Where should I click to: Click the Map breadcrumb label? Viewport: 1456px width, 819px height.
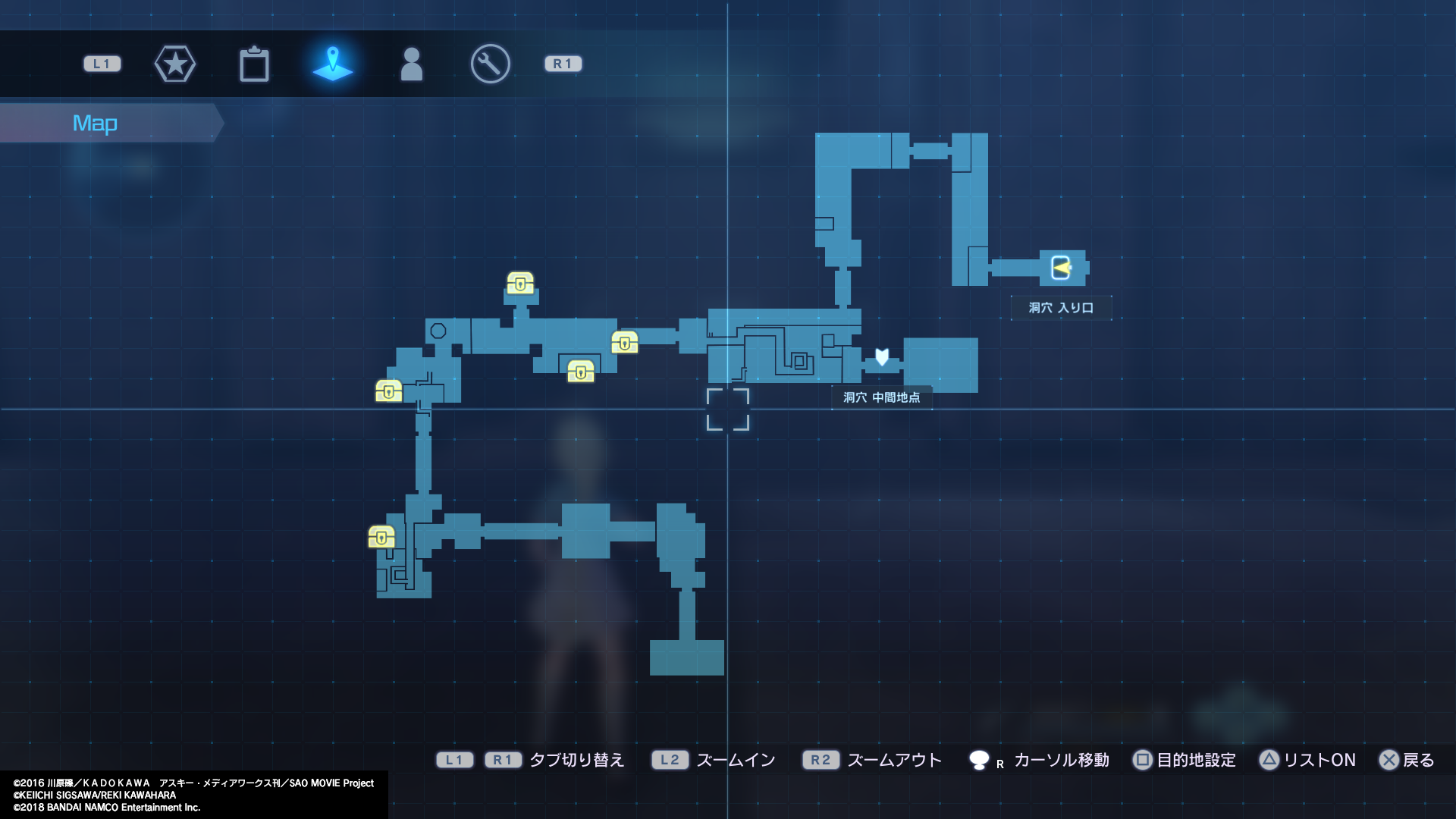click(95, 122)
